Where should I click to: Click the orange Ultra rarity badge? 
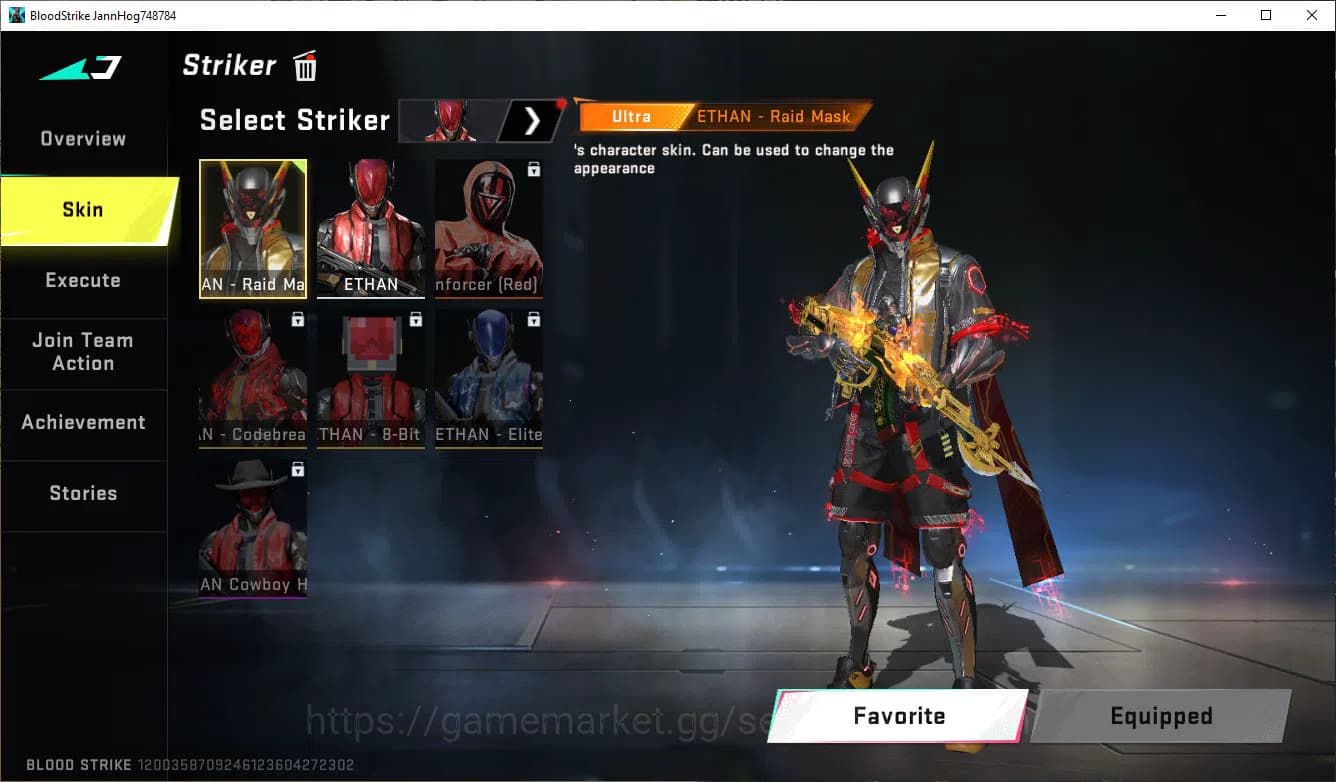click(630, 116)
